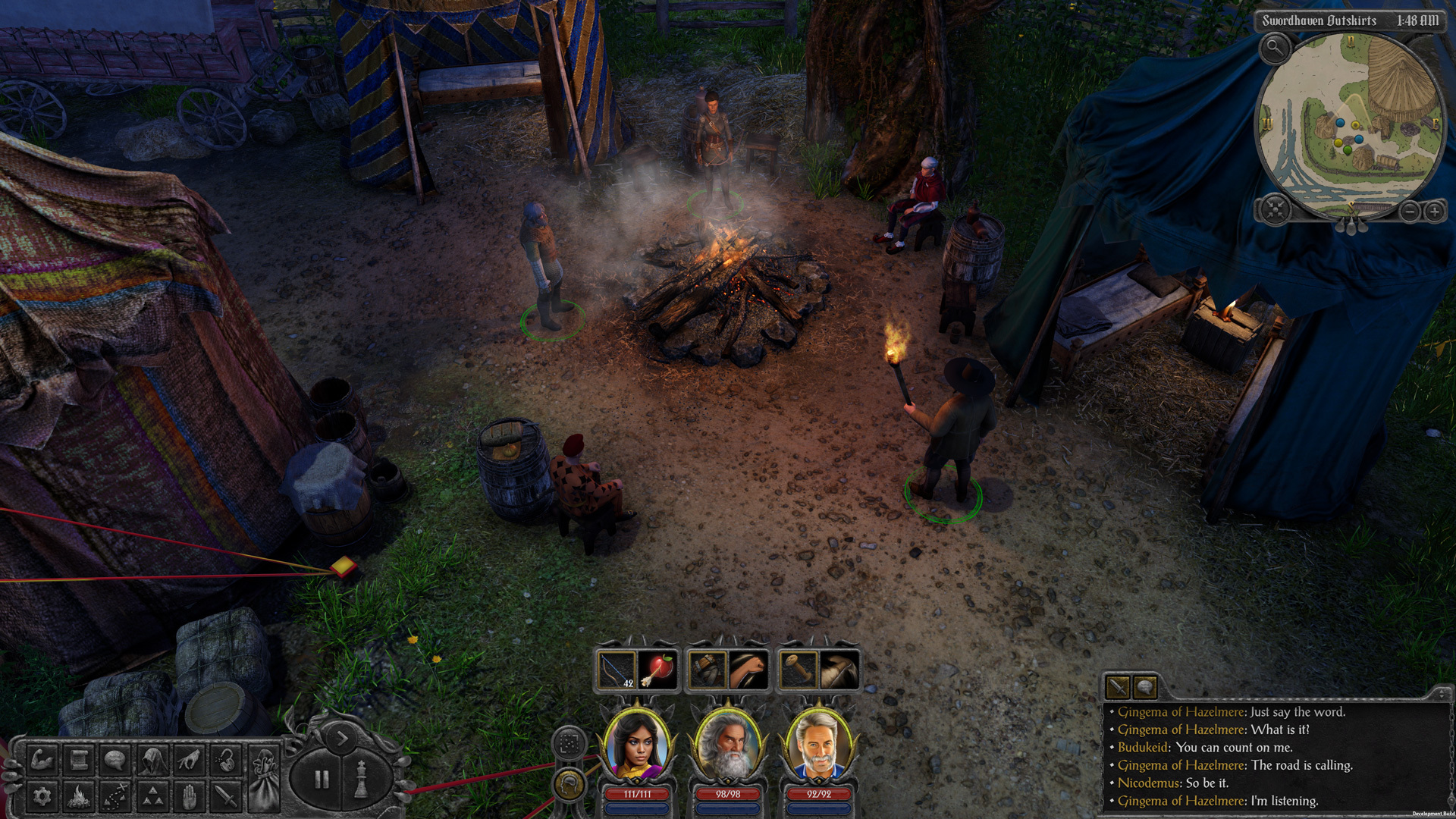Click the chess king tactical mode button

[x=362, y=779]
